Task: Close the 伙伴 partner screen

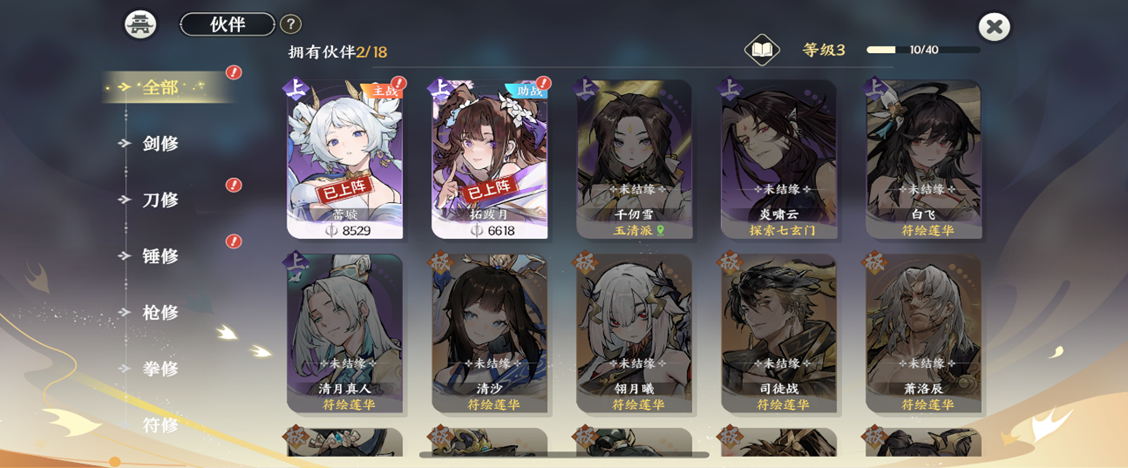Action: [994, 27]
